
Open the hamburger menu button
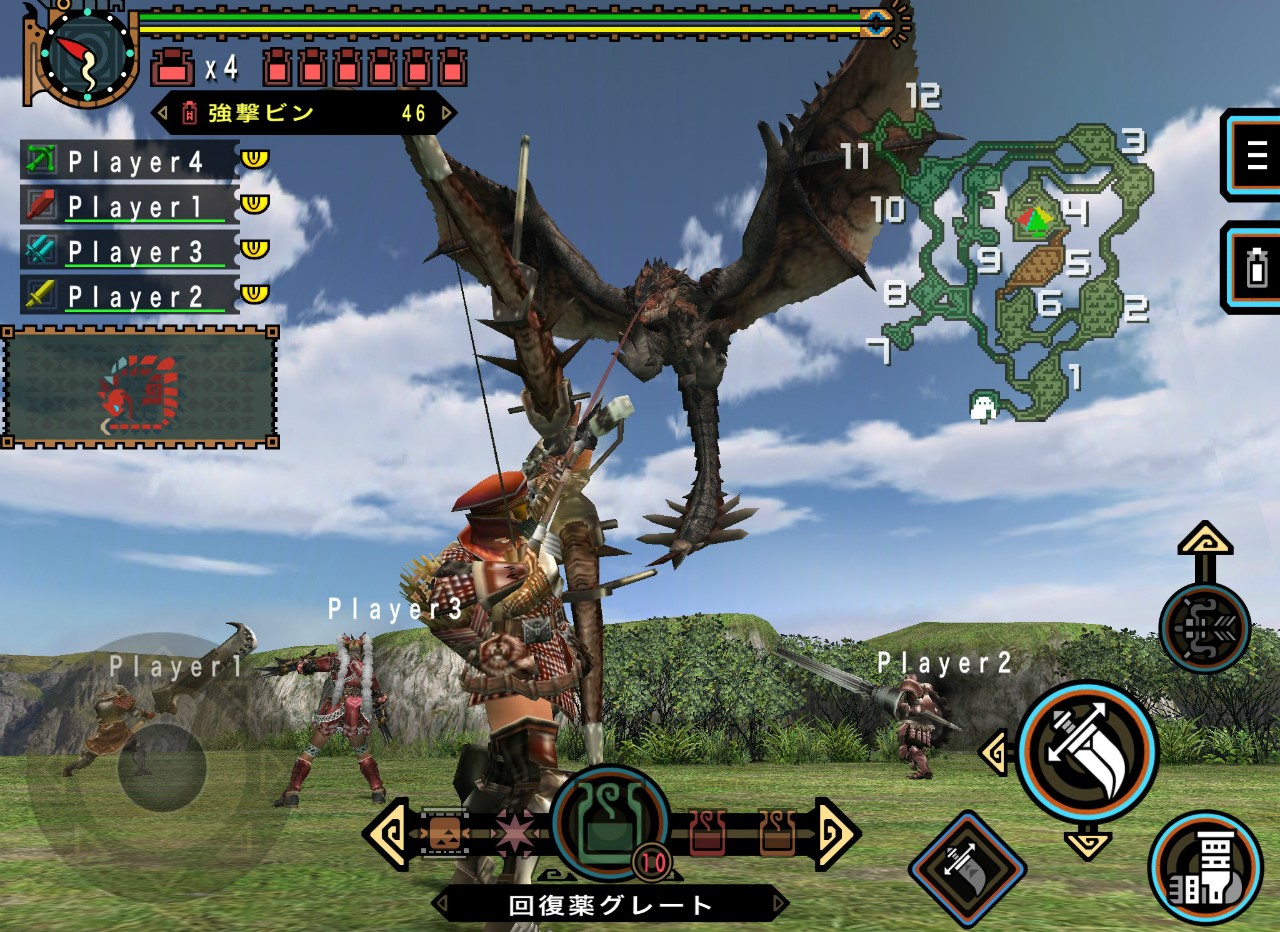coord(1254,155)
